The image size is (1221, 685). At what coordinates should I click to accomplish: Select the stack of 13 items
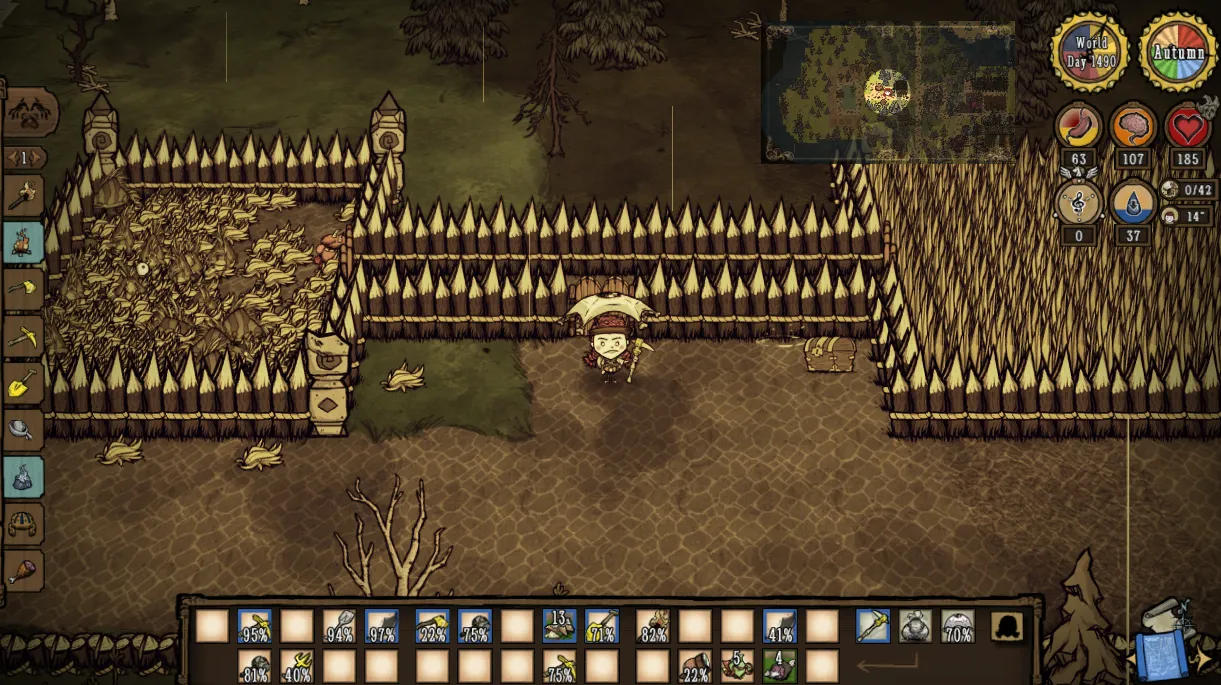pyautogui.click(x=559, y=626)
